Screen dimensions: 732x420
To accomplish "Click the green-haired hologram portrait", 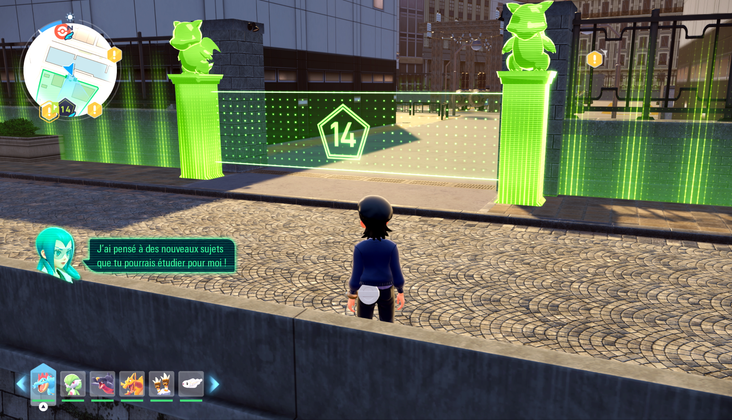I will point(56,252).
